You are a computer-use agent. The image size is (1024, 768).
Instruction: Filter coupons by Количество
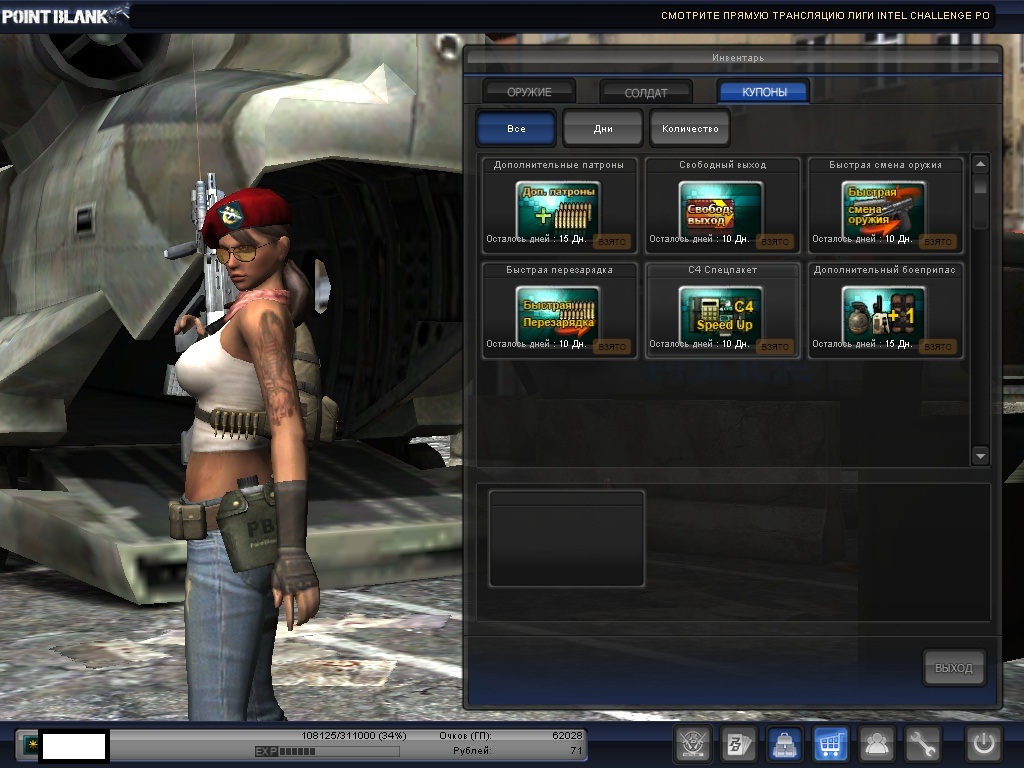click(690, 129)
